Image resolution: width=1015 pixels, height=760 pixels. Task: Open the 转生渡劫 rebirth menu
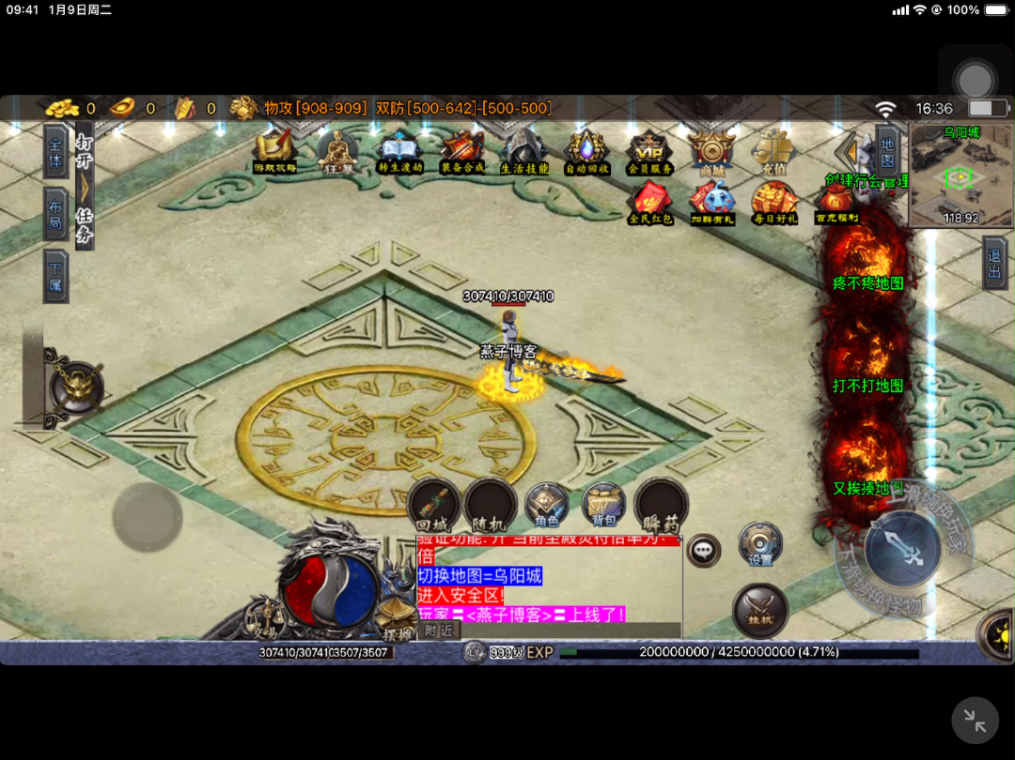pyautogui.click(x=400, y=151)
